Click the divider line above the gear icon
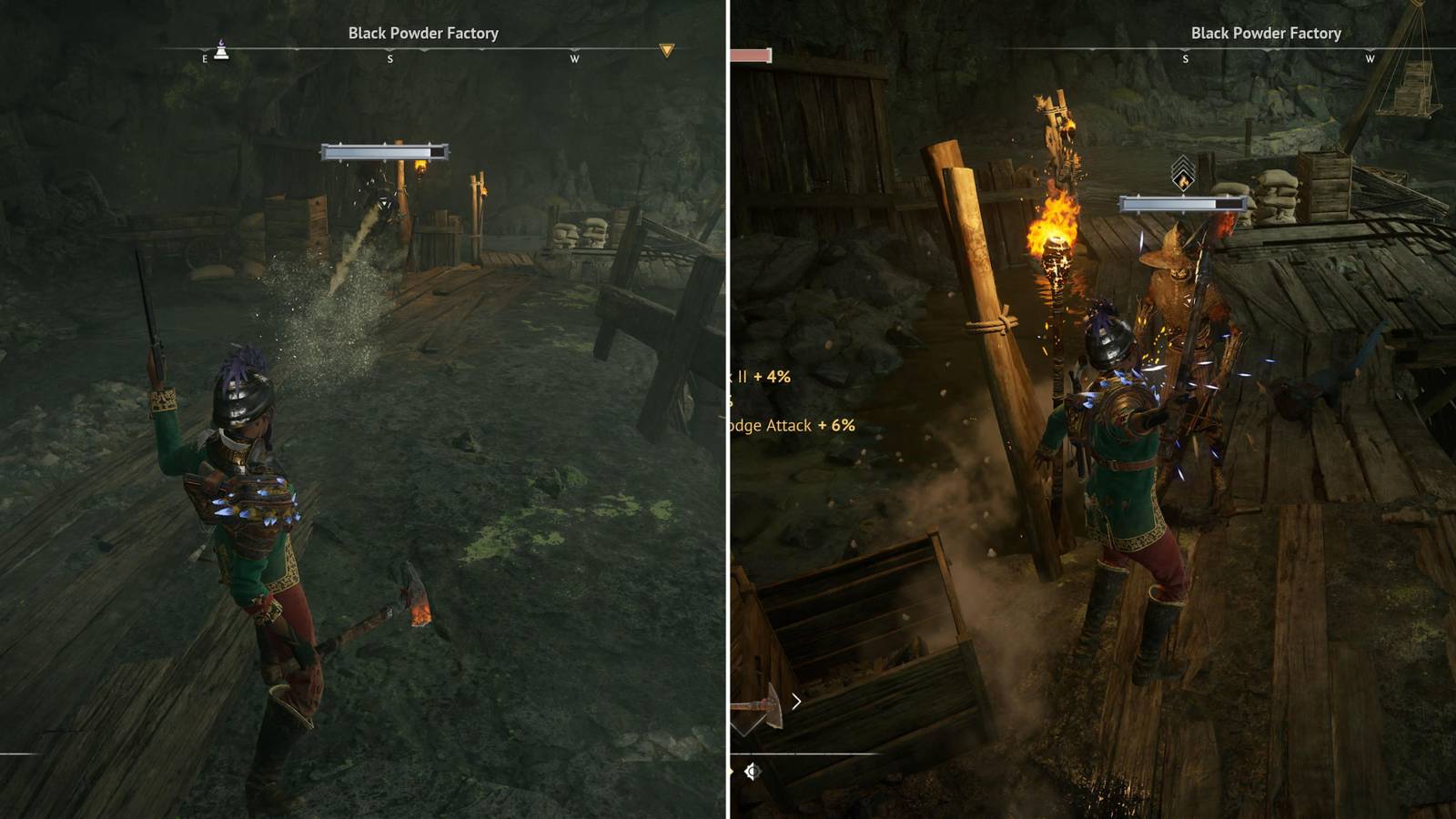Viewport: 1456px width, 819px height. pos(773,753)
